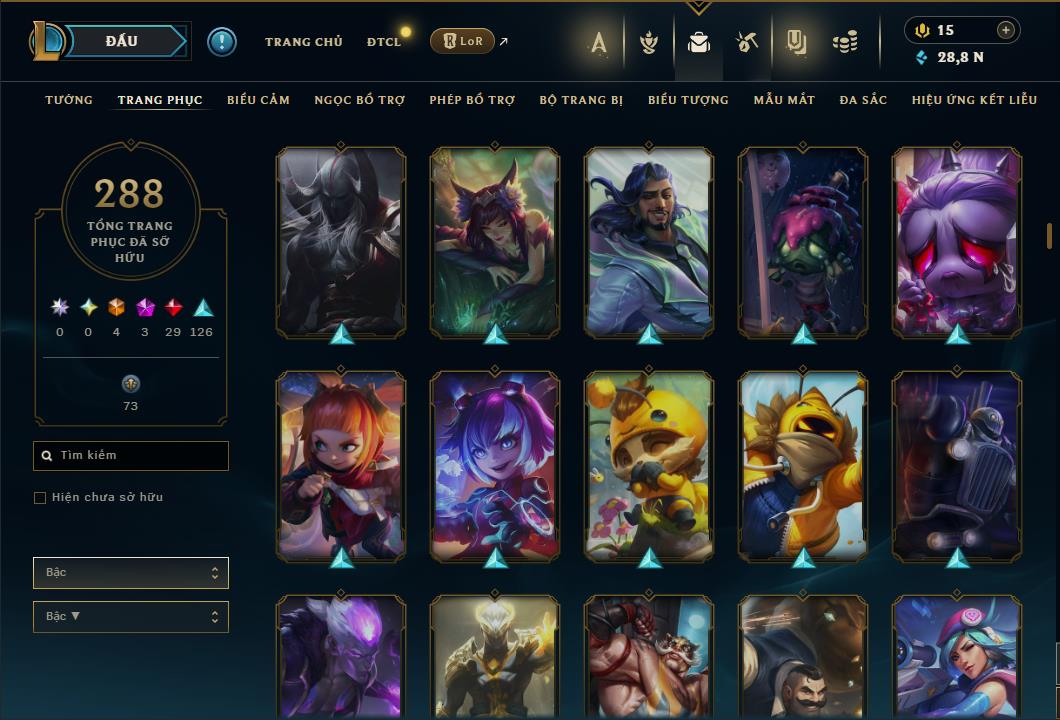Switch to the ĐA SẮC tab
1060x720 pixels.
point(863,100)
